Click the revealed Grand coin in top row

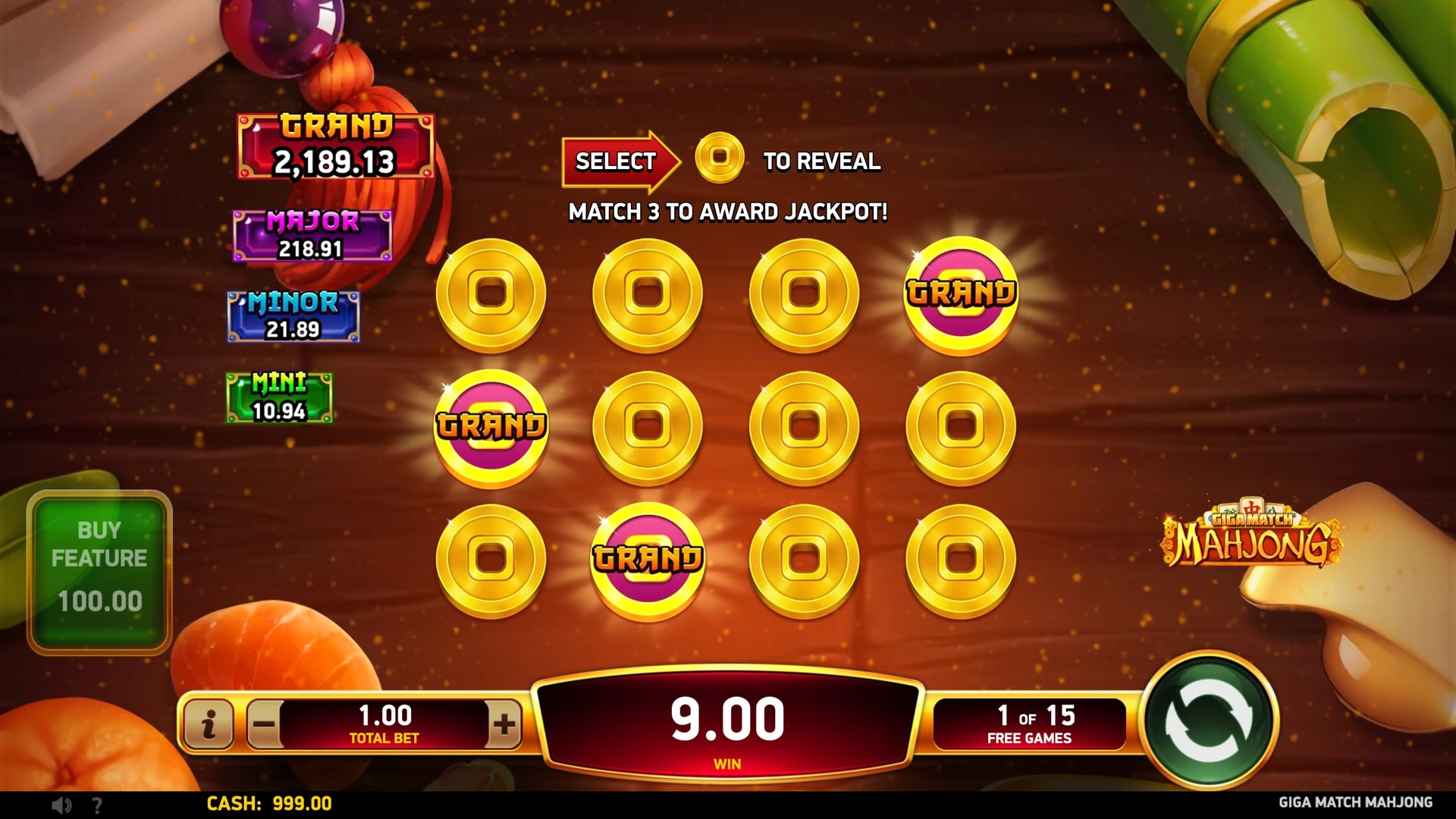[960, 293]
